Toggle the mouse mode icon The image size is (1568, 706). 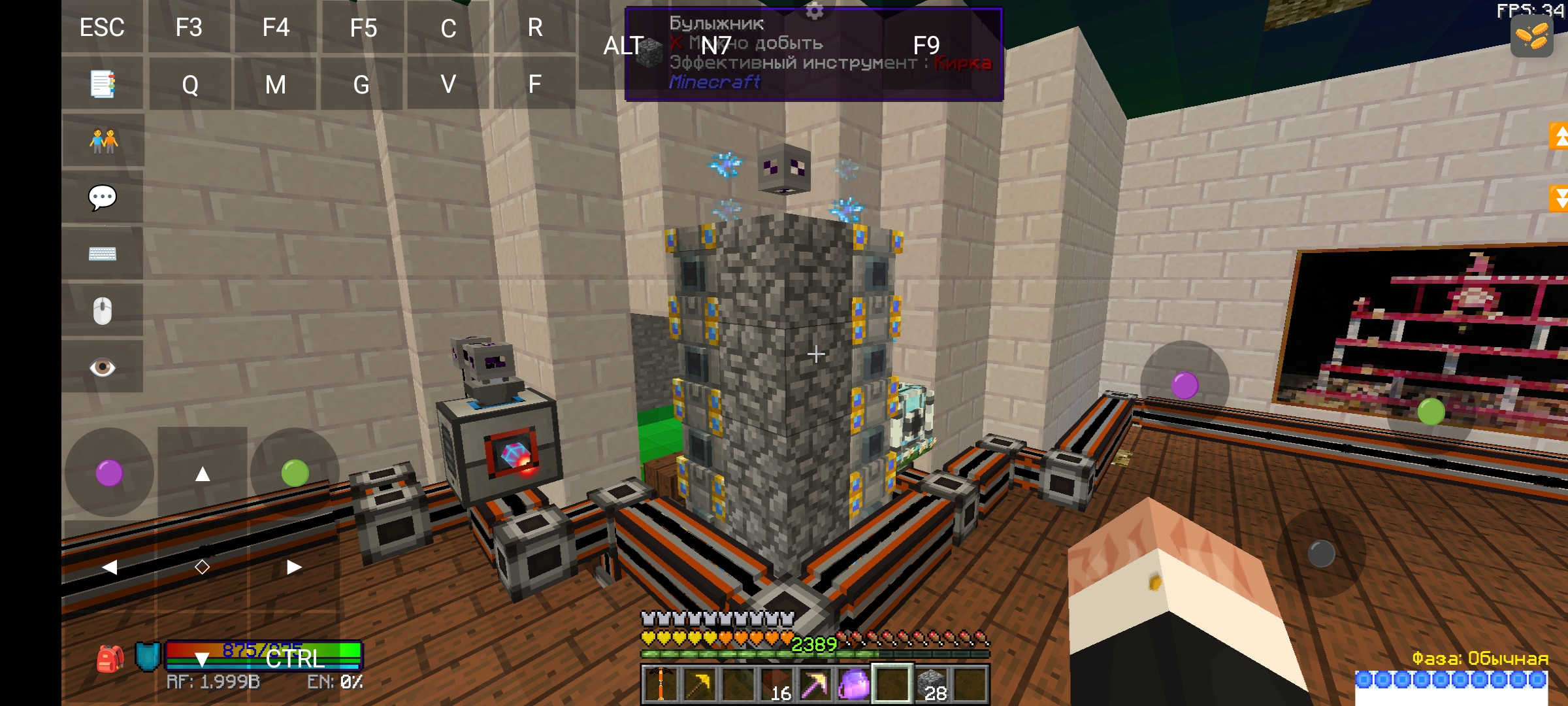pyautogui.click(x=103, y=311)
